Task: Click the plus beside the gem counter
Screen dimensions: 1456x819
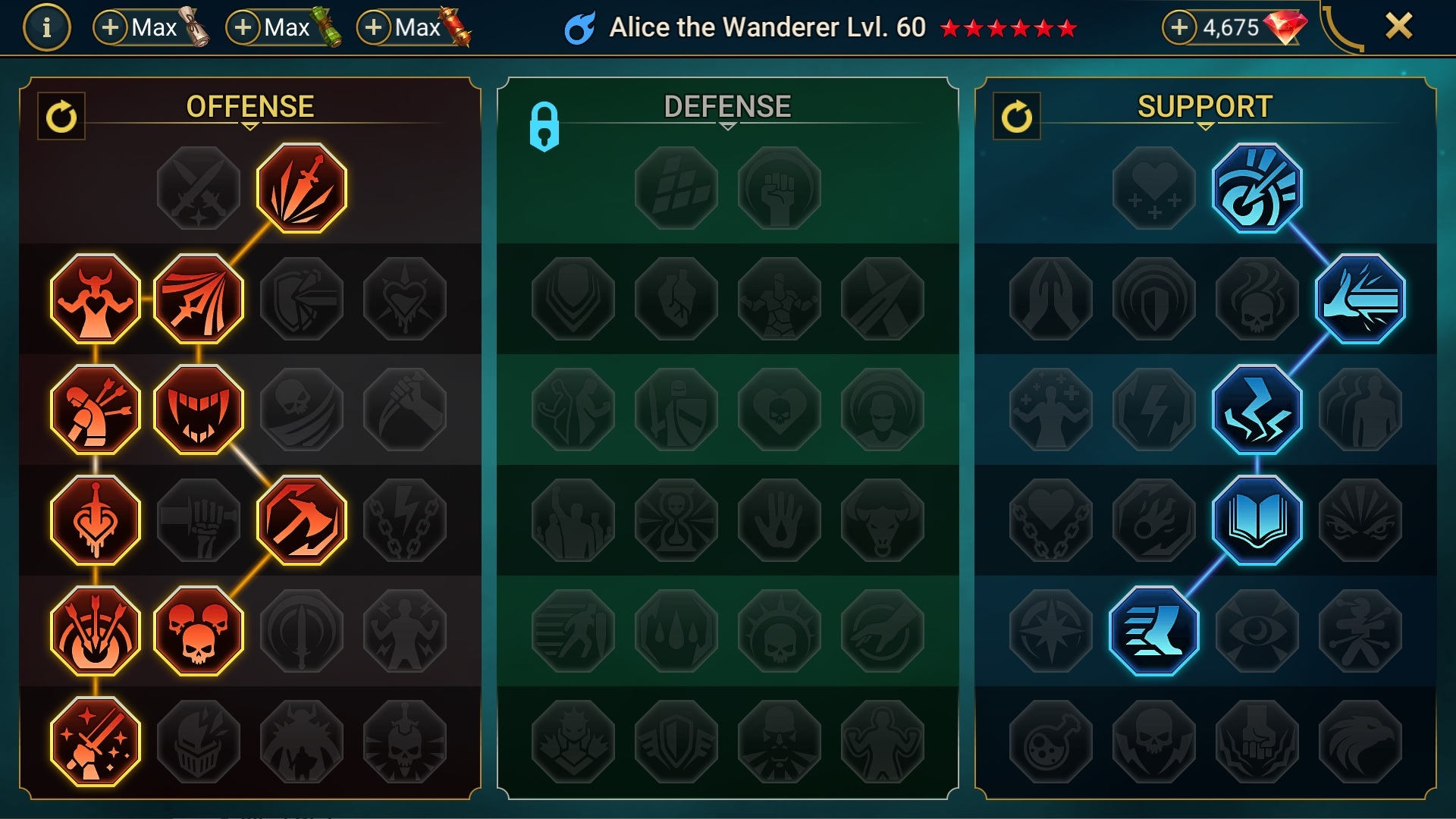Action: [1178, 27]
